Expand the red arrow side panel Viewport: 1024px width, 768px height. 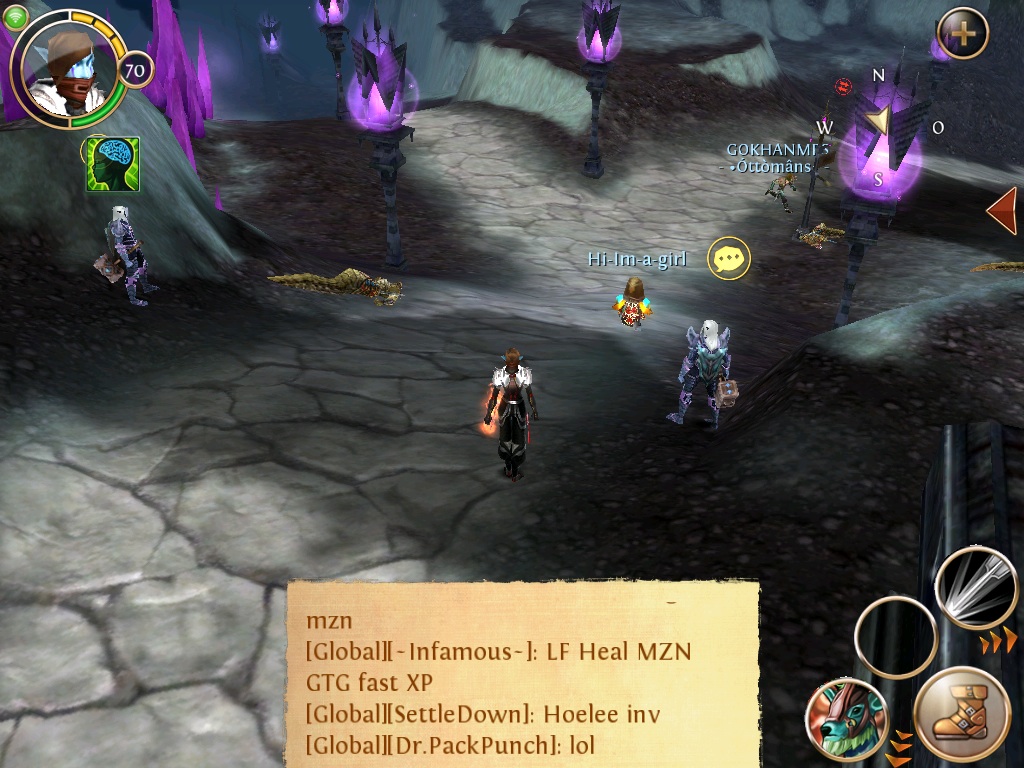(1002, 211)
